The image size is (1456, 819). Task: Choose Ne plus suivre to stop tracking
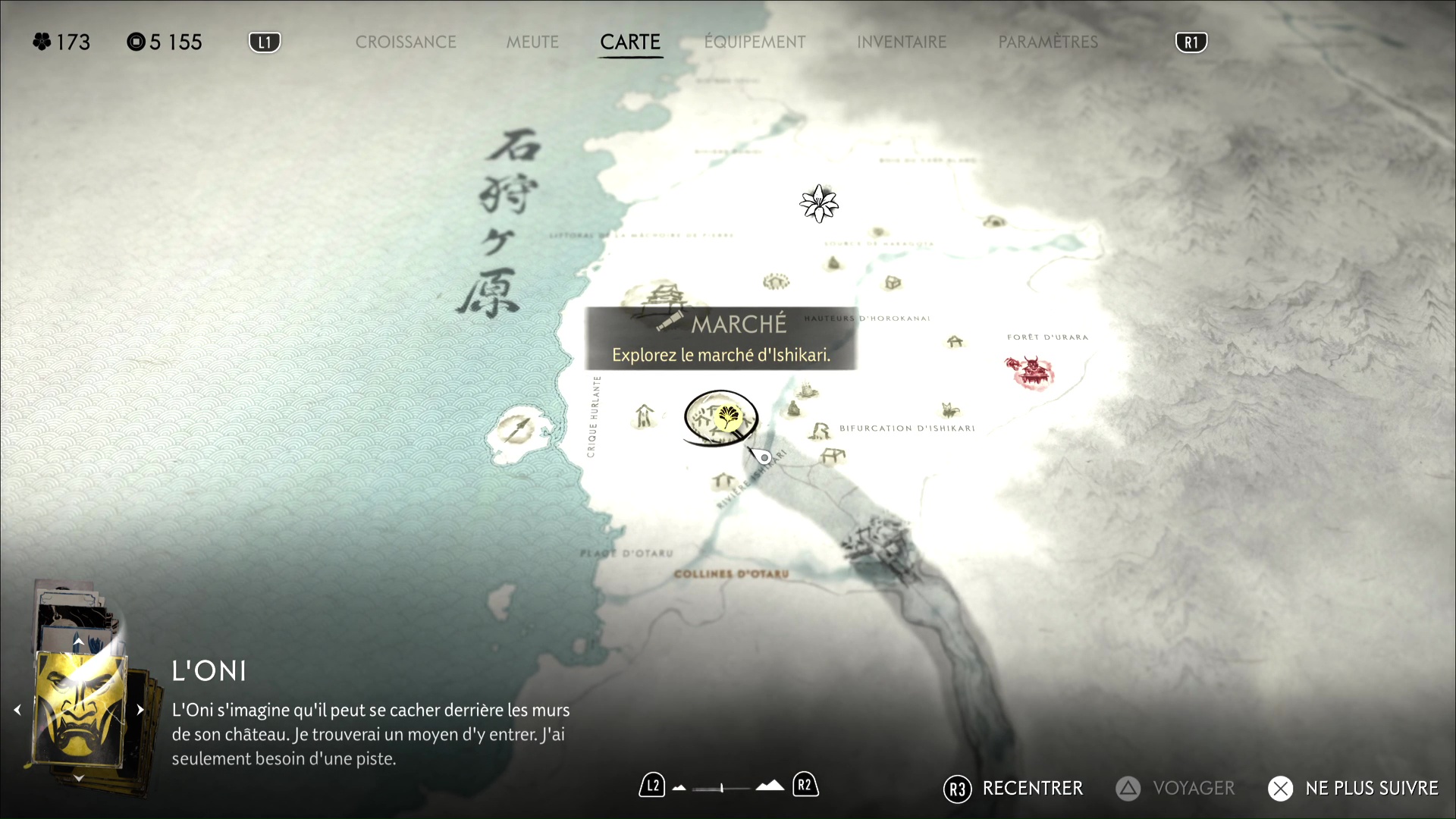pyautogui.click(x=1353, y=789)
